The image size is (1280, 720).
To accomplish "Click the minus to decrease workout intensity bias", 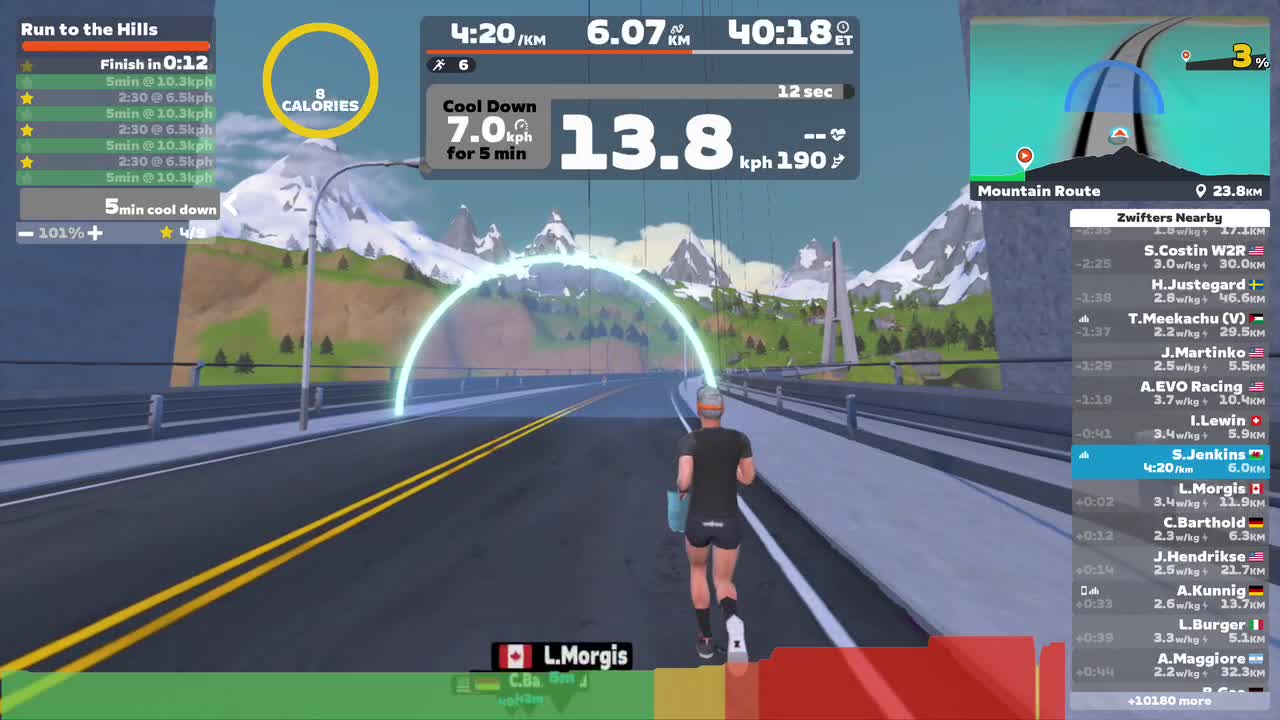I will (x=27, y=232).
